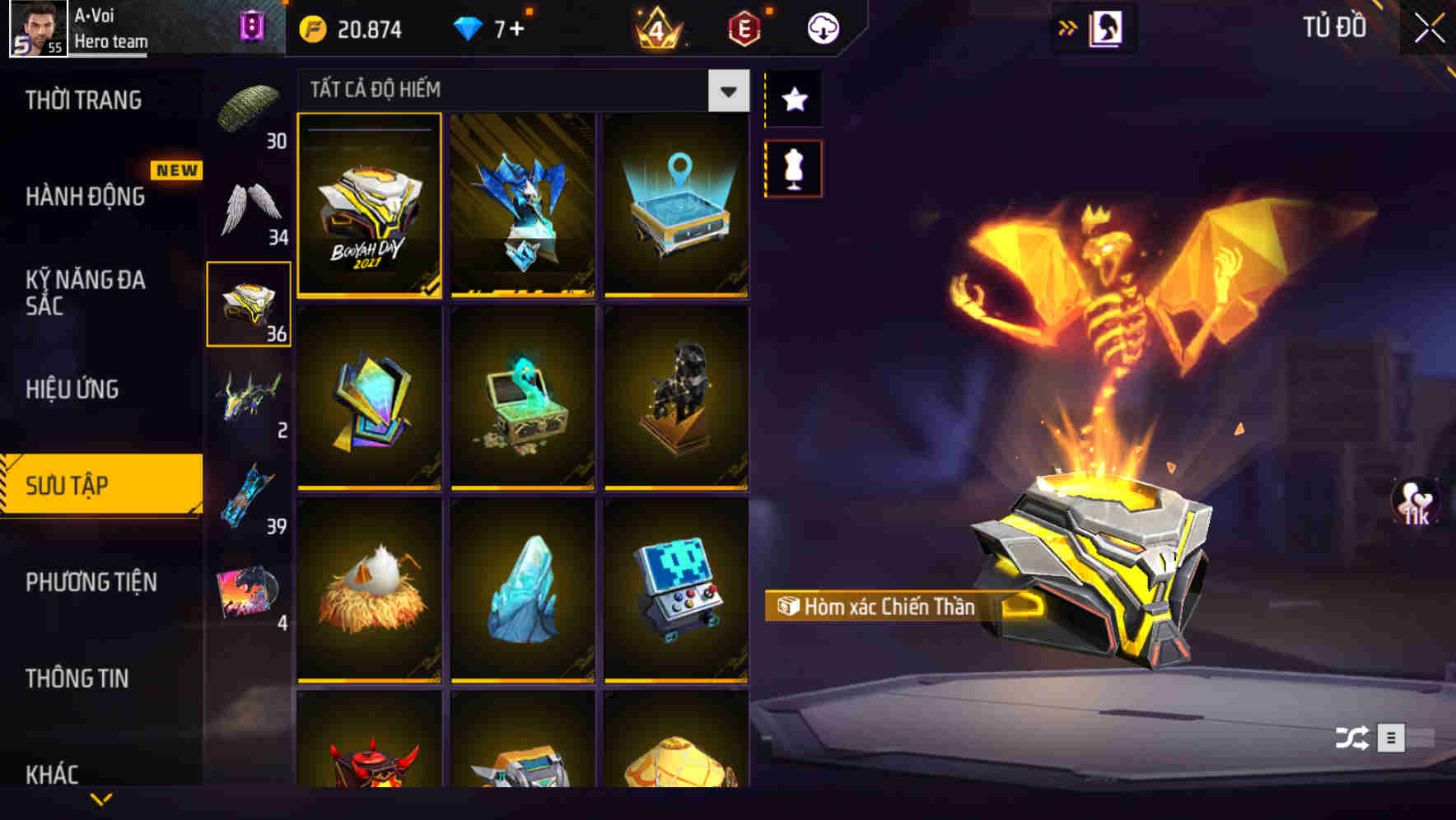Expand the left sidebar with the bottom chevron
The height and width of the screenshot is (820, 1456).
point(102,799)
